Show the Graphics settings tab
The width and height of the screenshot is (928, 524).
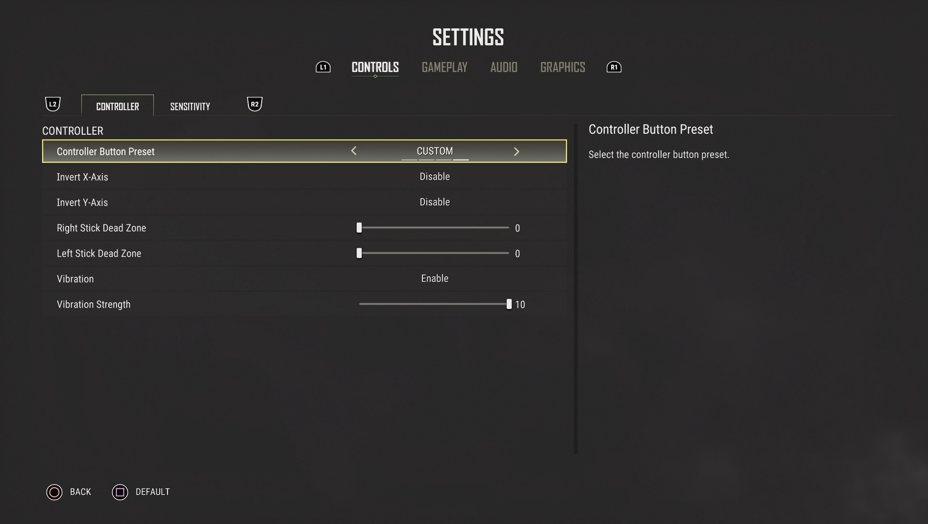(562, 67)
